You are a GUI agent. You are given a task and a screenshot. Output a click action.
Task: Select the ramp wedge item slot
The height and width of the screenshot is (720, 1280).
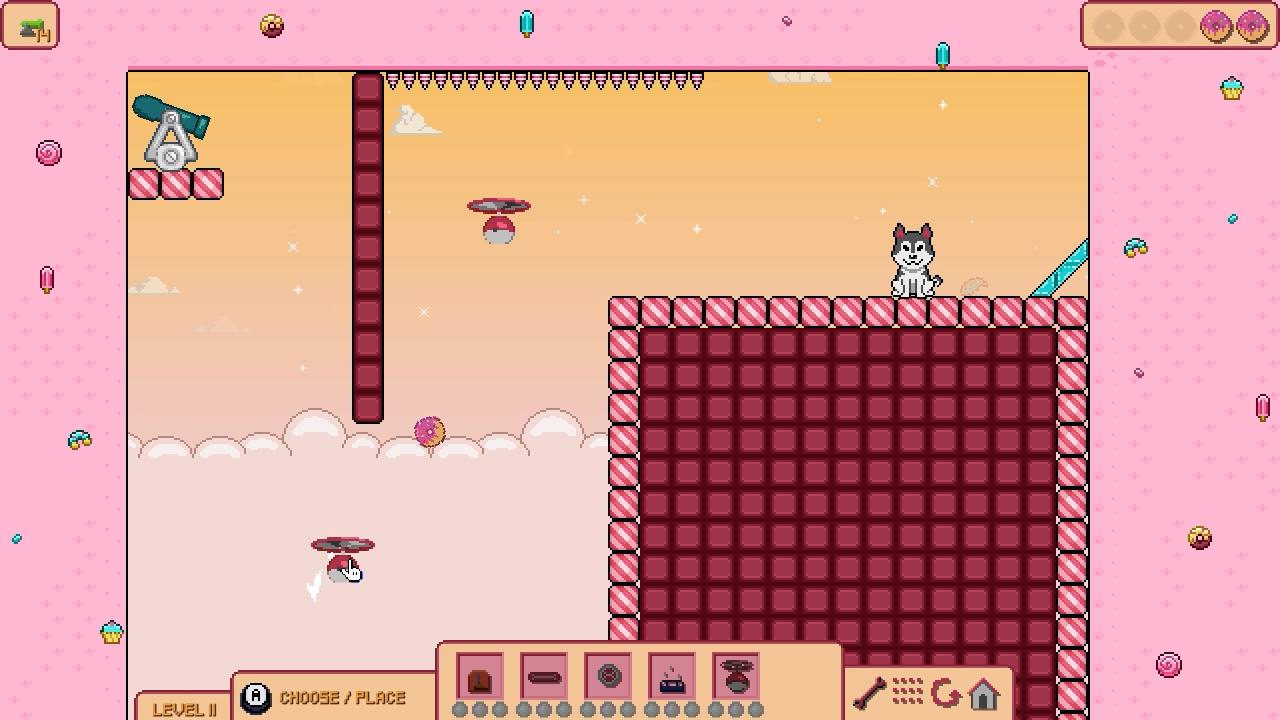(x=481, y=678)
